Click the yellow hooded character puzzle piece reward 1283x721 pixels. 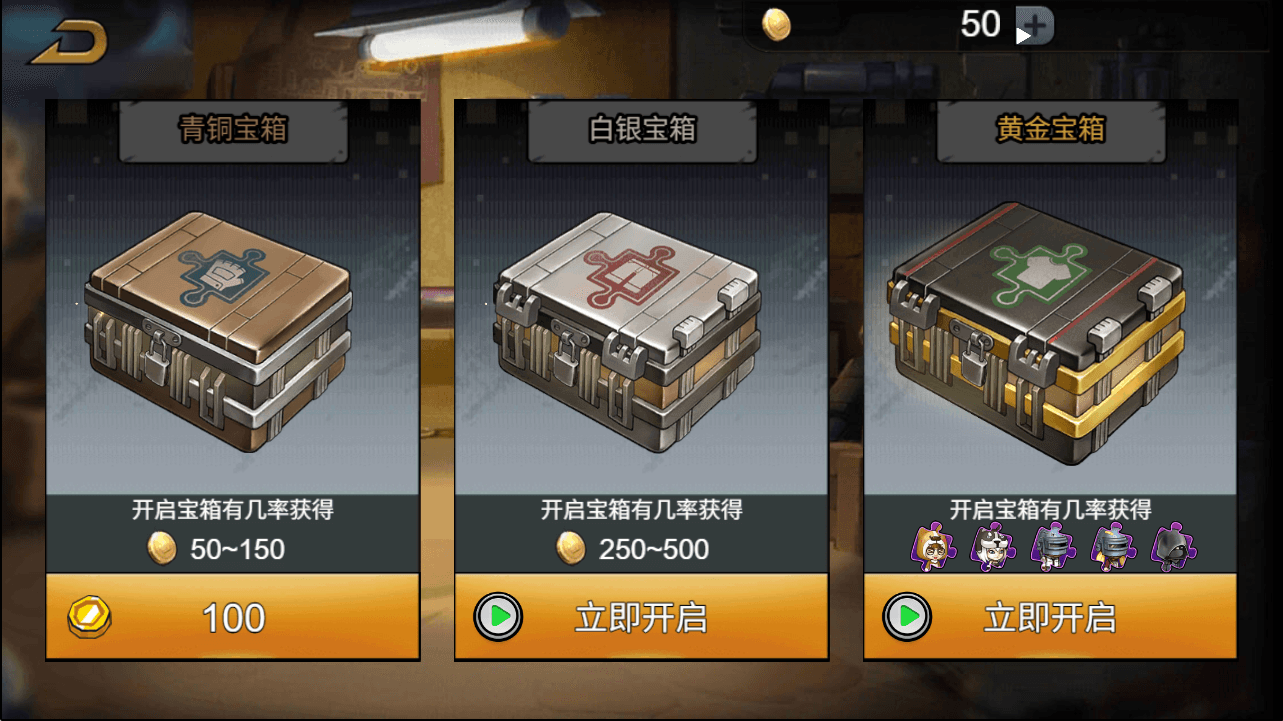[x=931, y=548]
